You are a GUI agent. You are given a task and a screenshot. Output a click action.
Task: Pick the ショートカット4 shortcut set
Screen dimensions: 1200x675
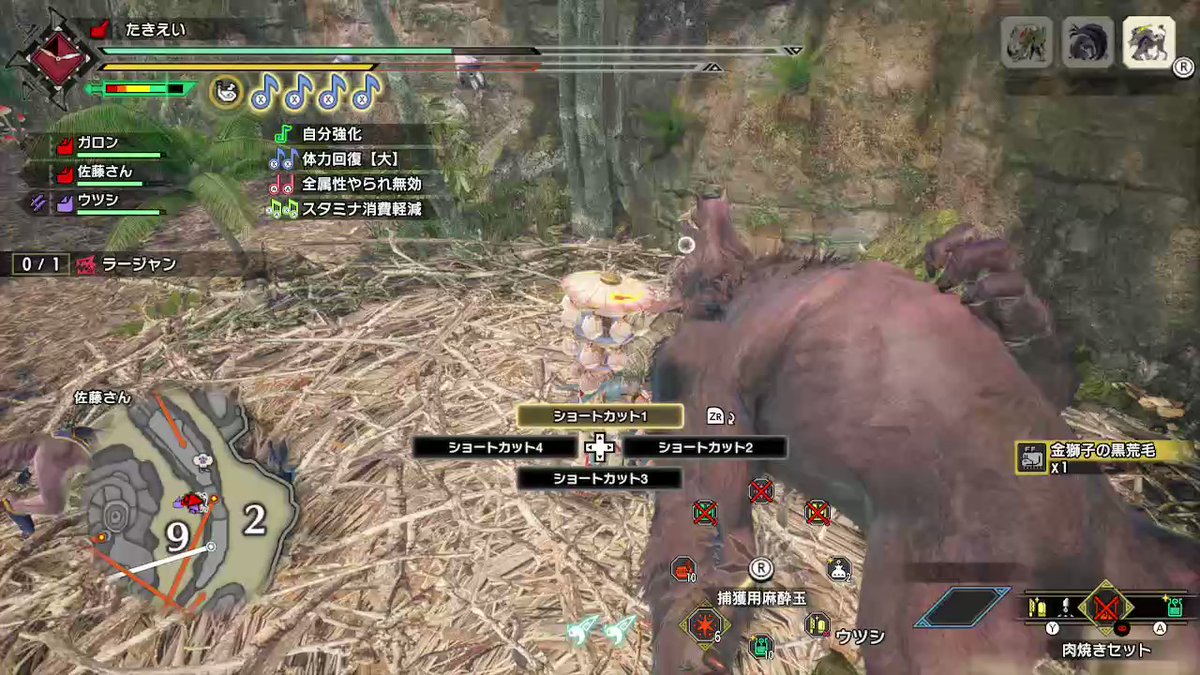[495, 447]
